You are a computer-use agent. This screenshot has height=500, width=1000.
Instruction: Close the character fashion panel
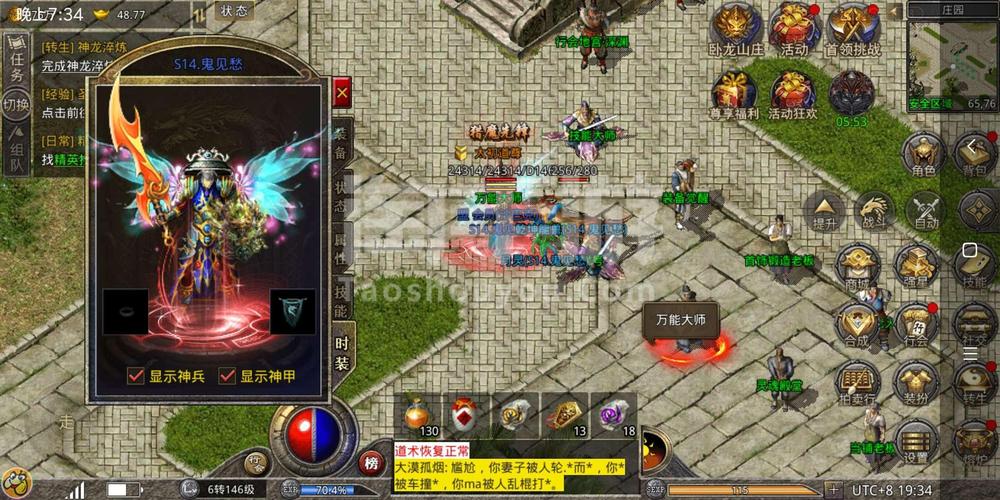tap(342, 93)
